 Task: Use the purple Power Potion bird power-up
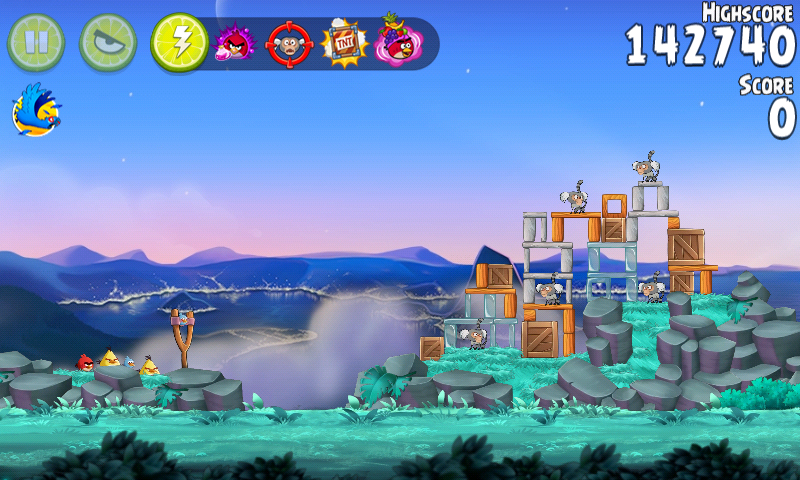tap(235, 43)
